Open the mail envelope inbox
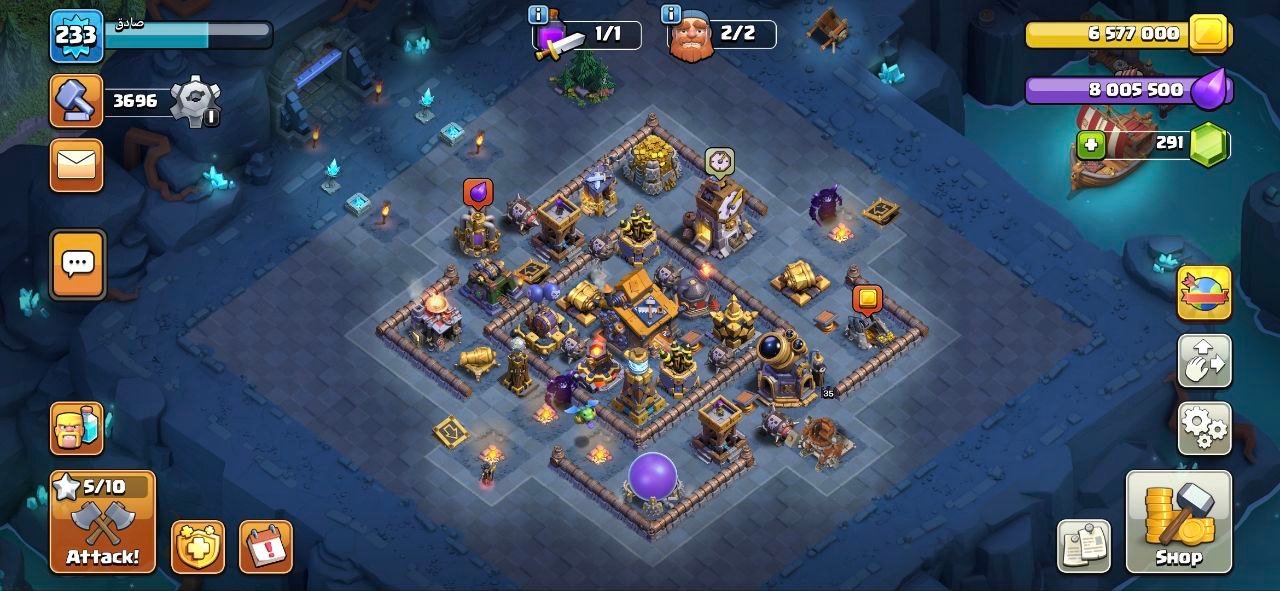This screenshot has height=591, width=1280. pyautogui.click(x=77, y=165)
